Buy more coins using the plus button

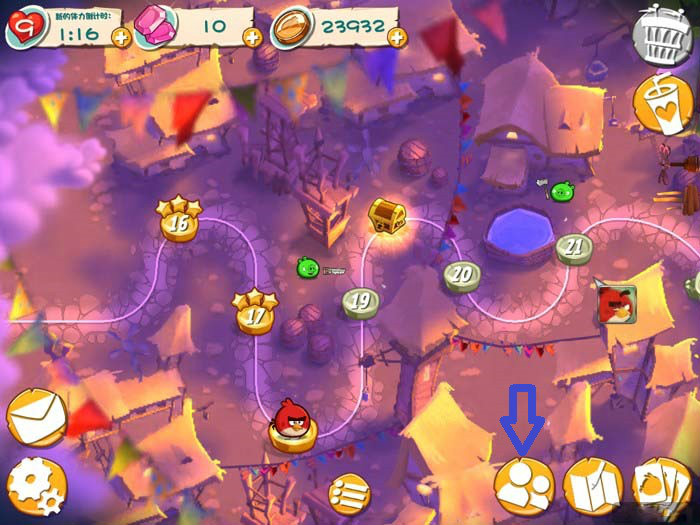coord(397,38)
